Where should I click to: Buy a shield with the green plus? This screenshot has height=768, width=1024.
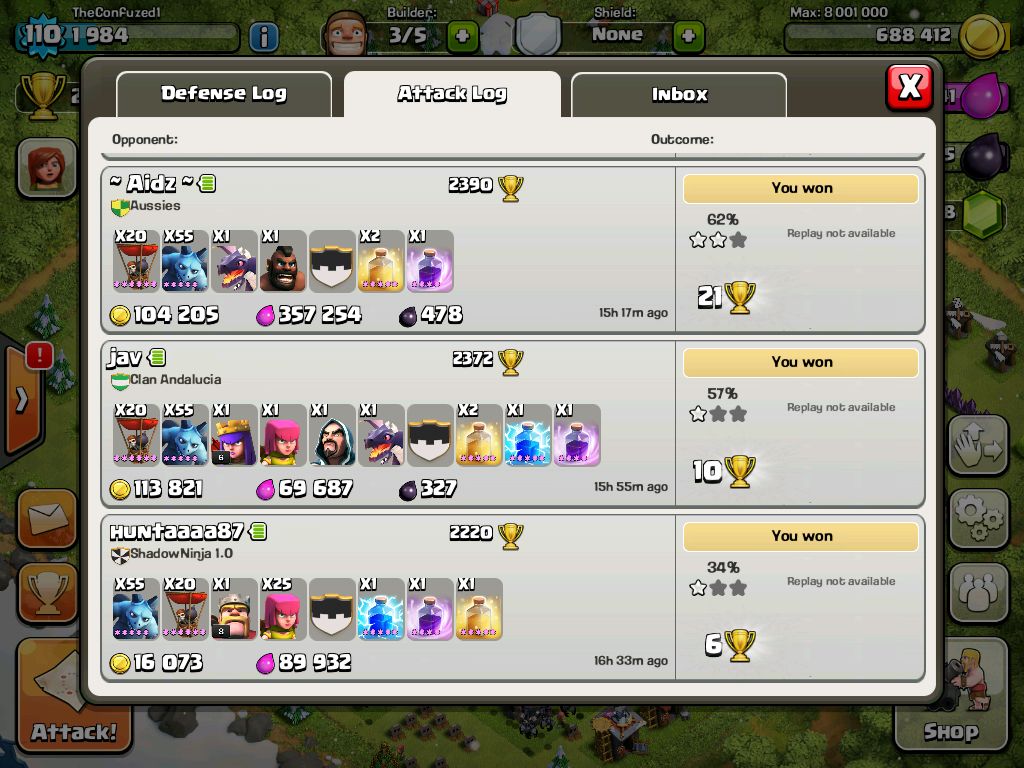[688, 37]
